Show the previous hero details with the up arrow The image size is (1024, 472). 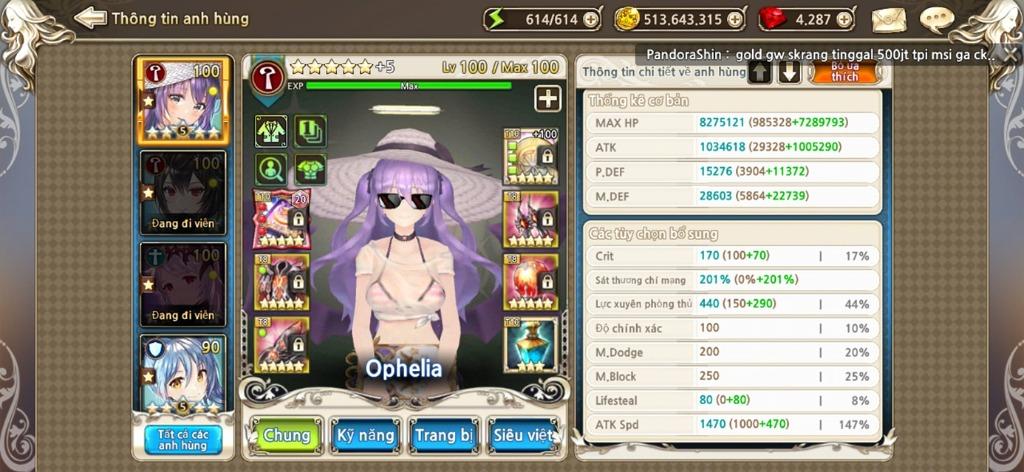click(760, 72)
